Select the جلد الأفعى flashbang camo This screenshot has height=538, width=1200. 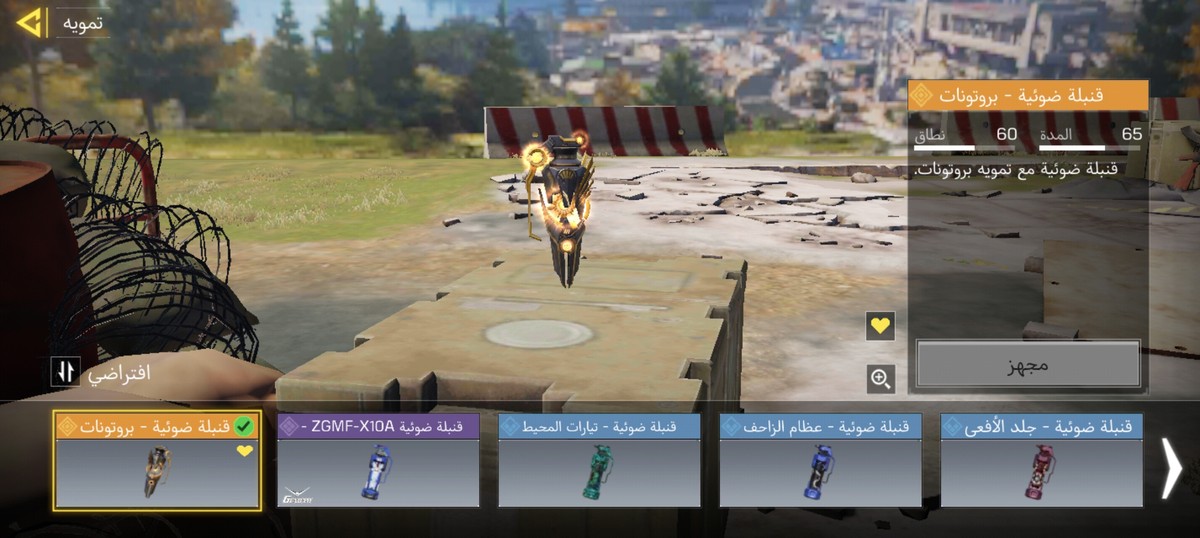click(1041, 461)
